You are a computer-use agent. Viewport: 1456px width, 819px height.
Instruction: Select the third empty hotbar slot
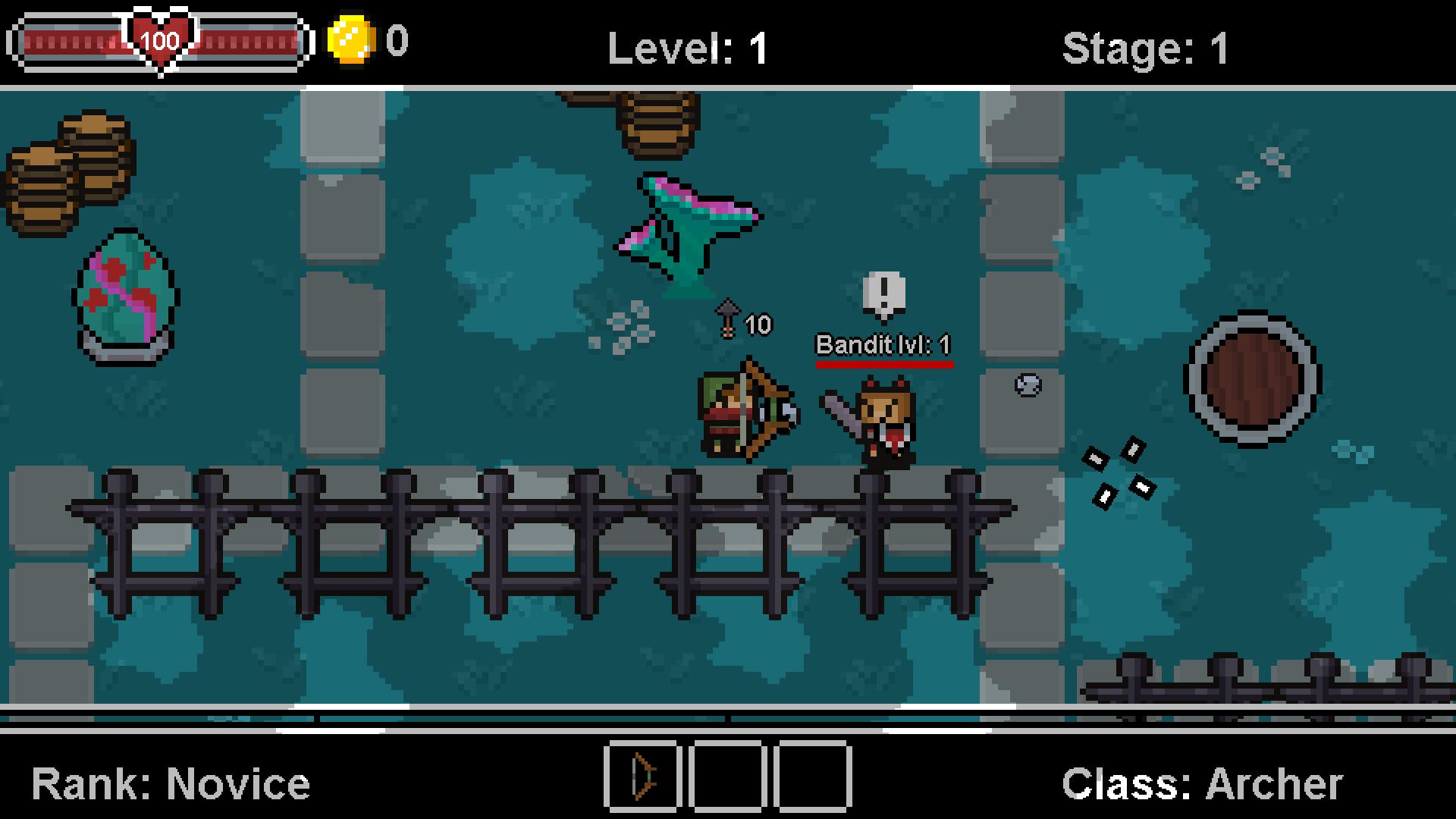click(812, 778)
